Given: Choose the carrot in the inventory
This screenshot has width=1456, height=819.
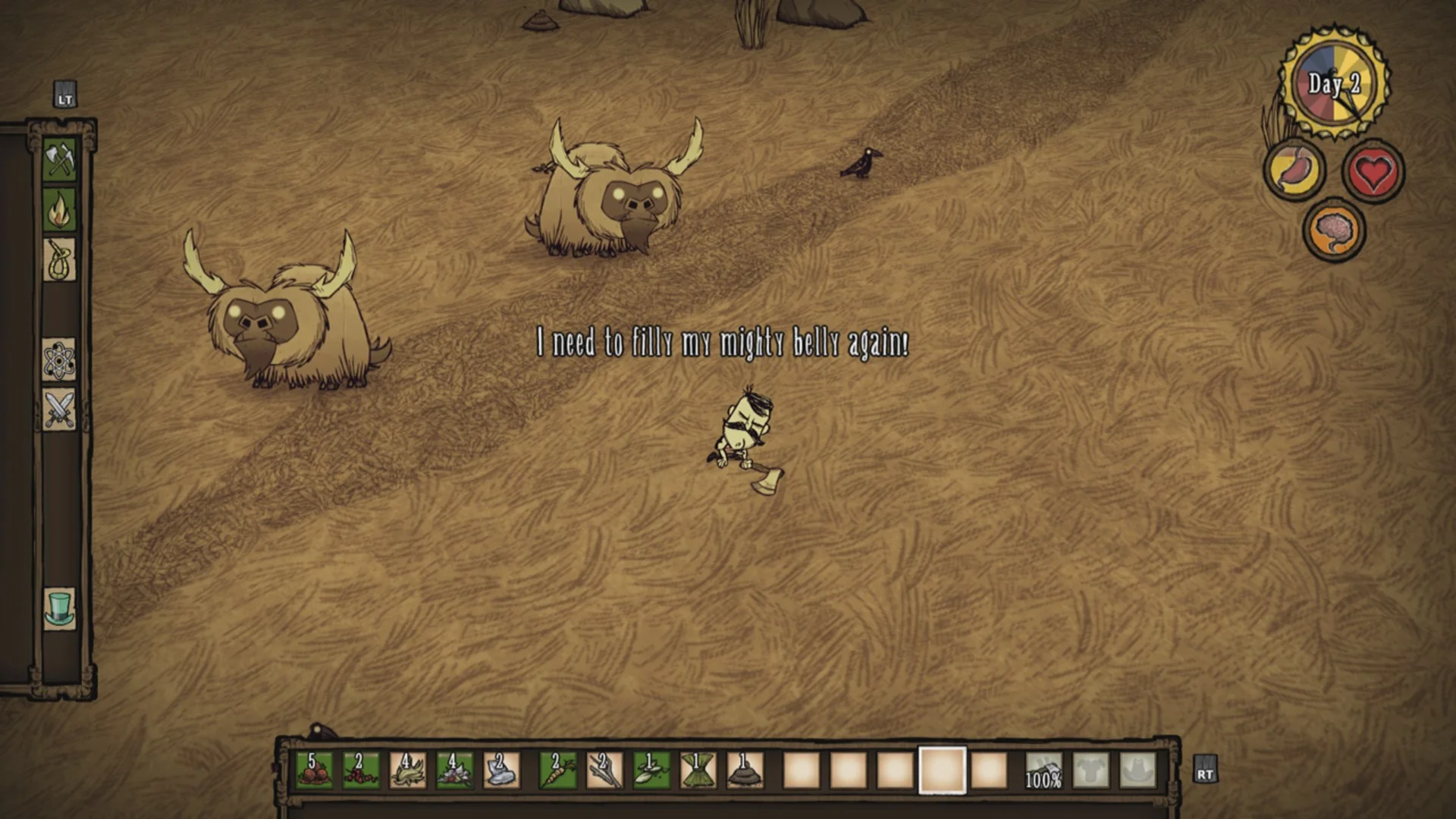Looking at the screenshot, I should coord(557,770).
